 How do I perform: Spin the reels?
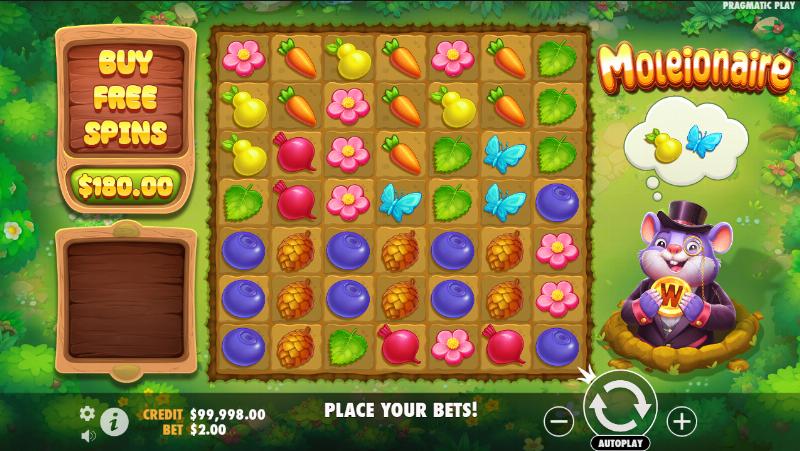point(620,405)
